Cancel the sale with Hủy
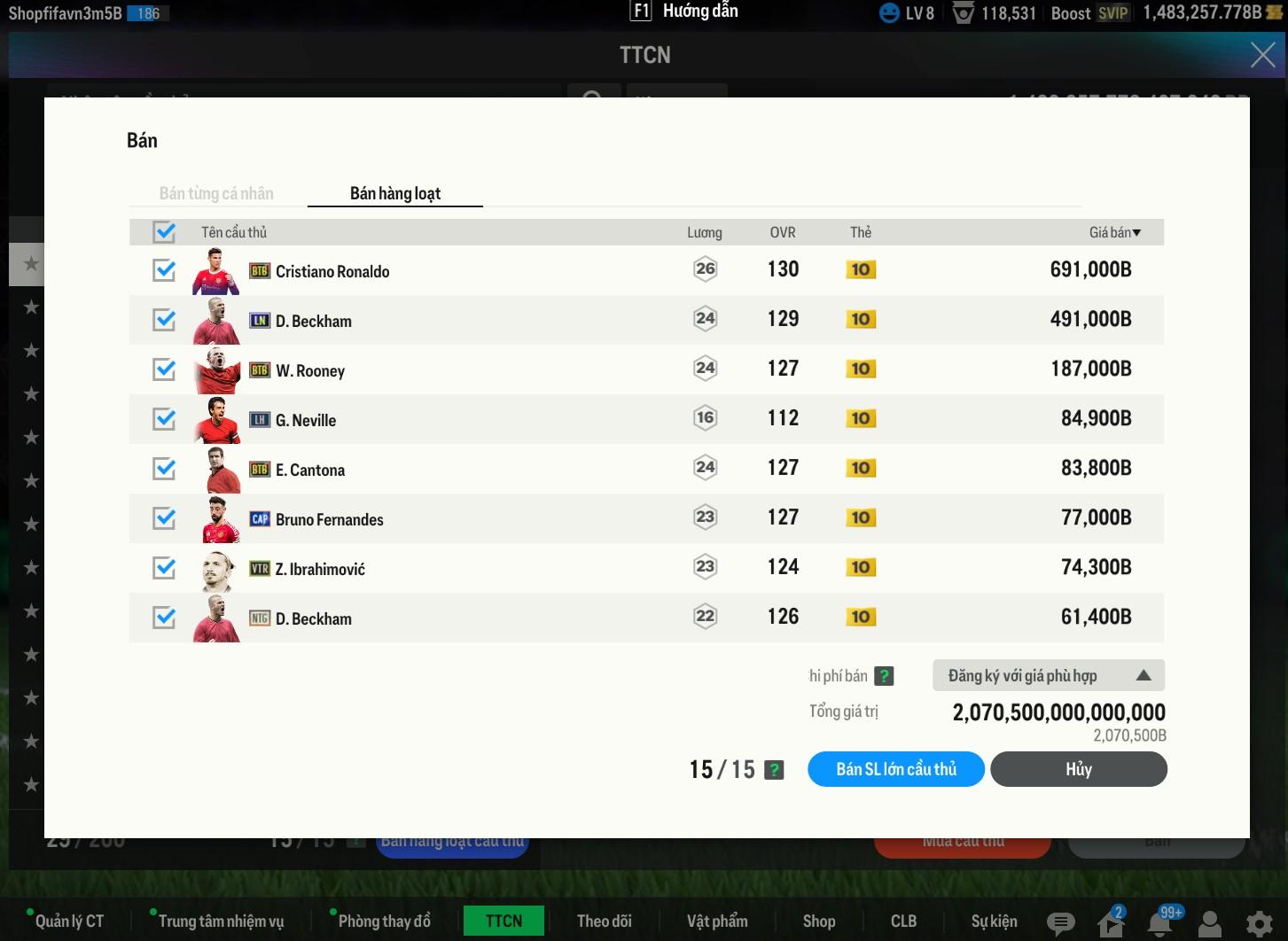The width and height of the screenshot is (1288, 941). click(x=1078, y=769)
